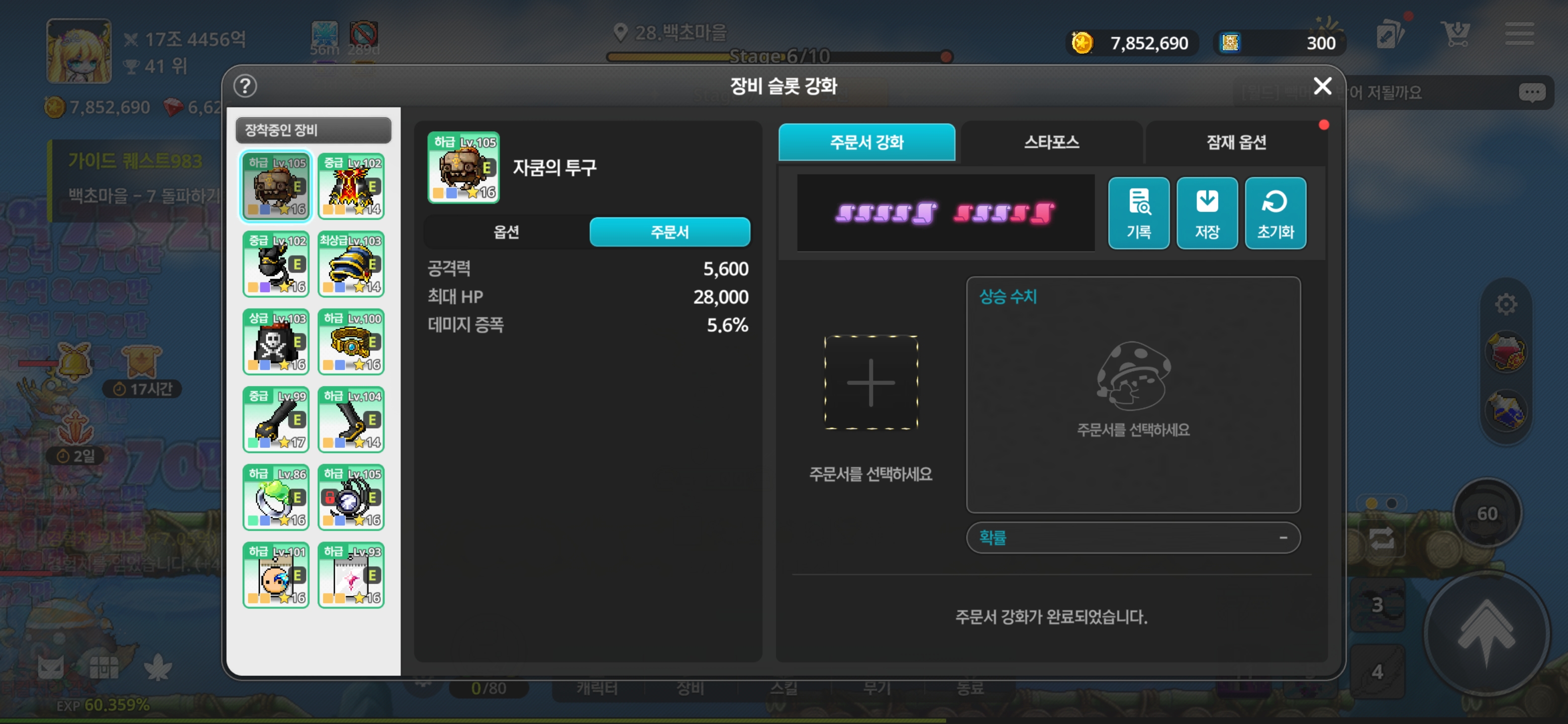1568x724 pixels.
Task: Choose the green gem ring Lv.86 slot
Action: click(x=276, y=497)
